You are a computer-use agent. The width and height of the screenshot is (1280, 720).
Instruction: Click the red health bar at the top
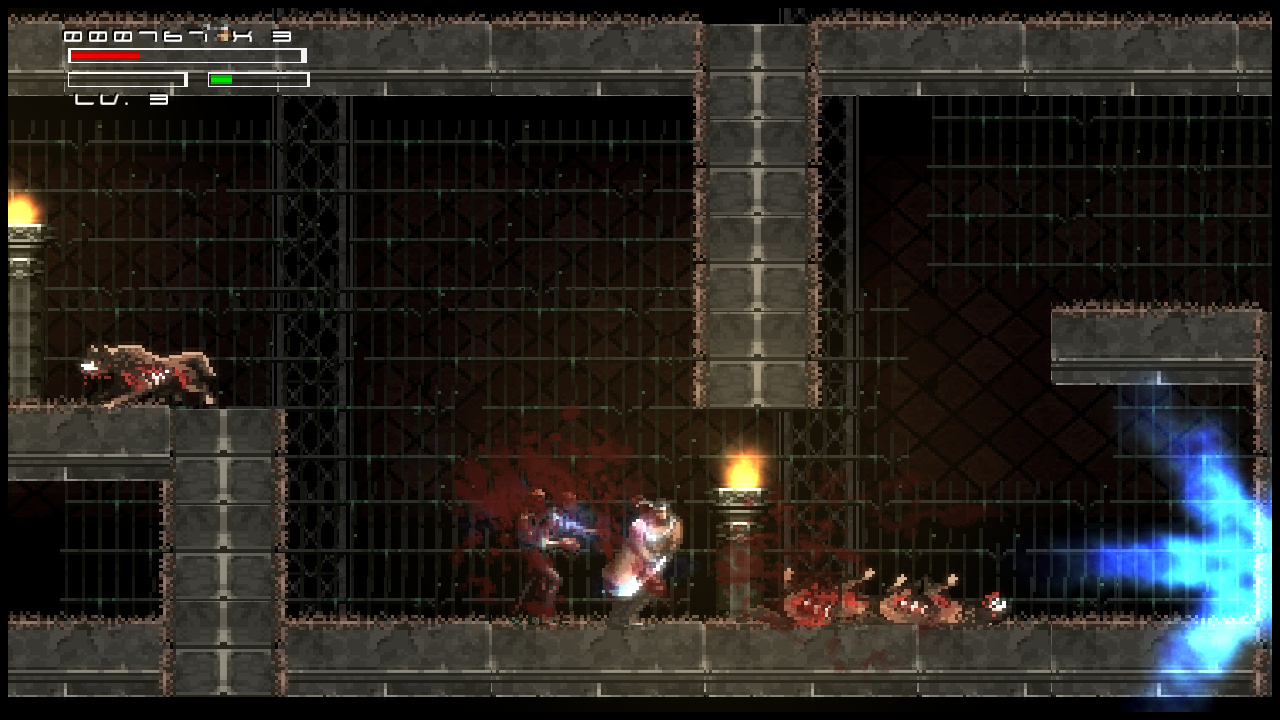[x=105, y=55]
